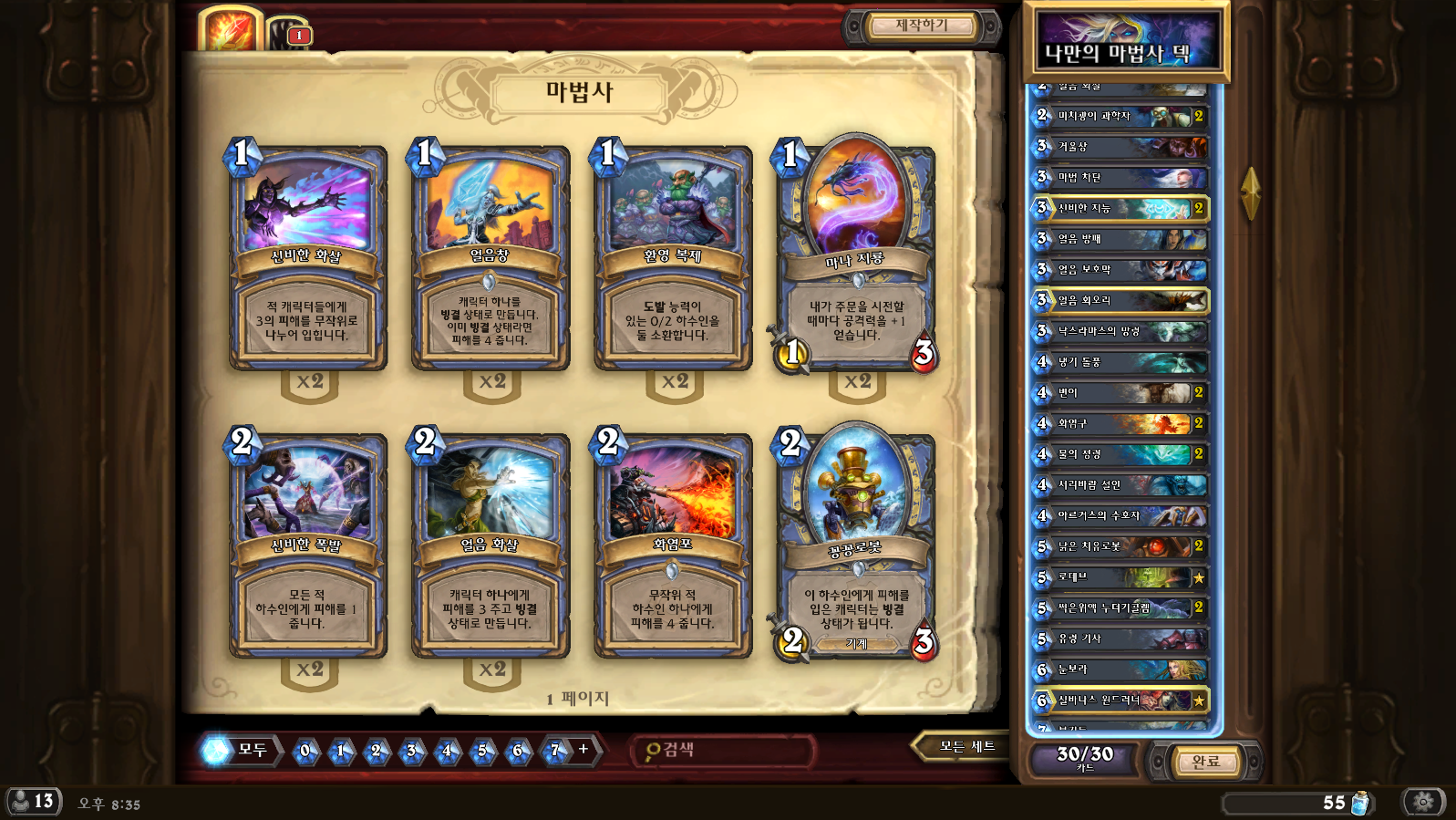1456x820 pixels.
Task: Switch to the Mage class tab
Action: (230, 29)
